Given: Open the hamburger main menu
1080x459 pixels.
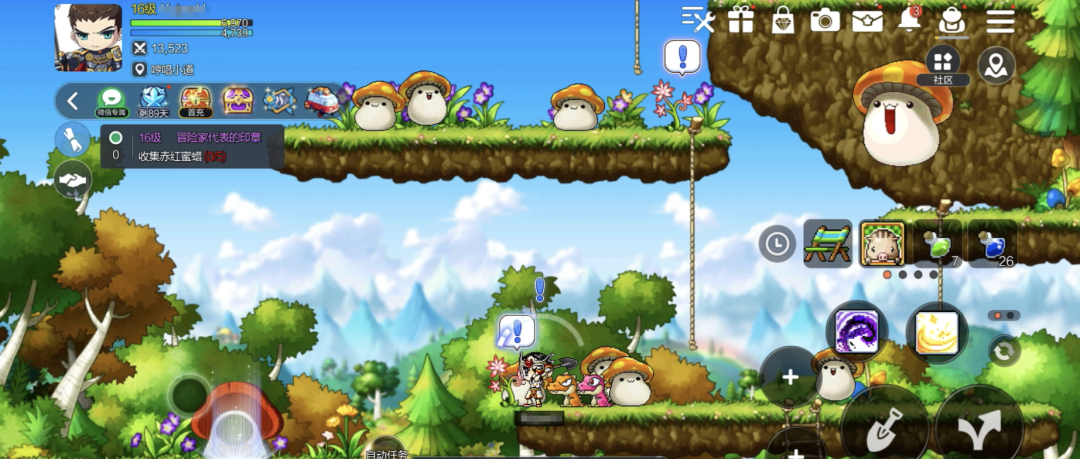Looking at the screenshot, I should coord(1000,20).
